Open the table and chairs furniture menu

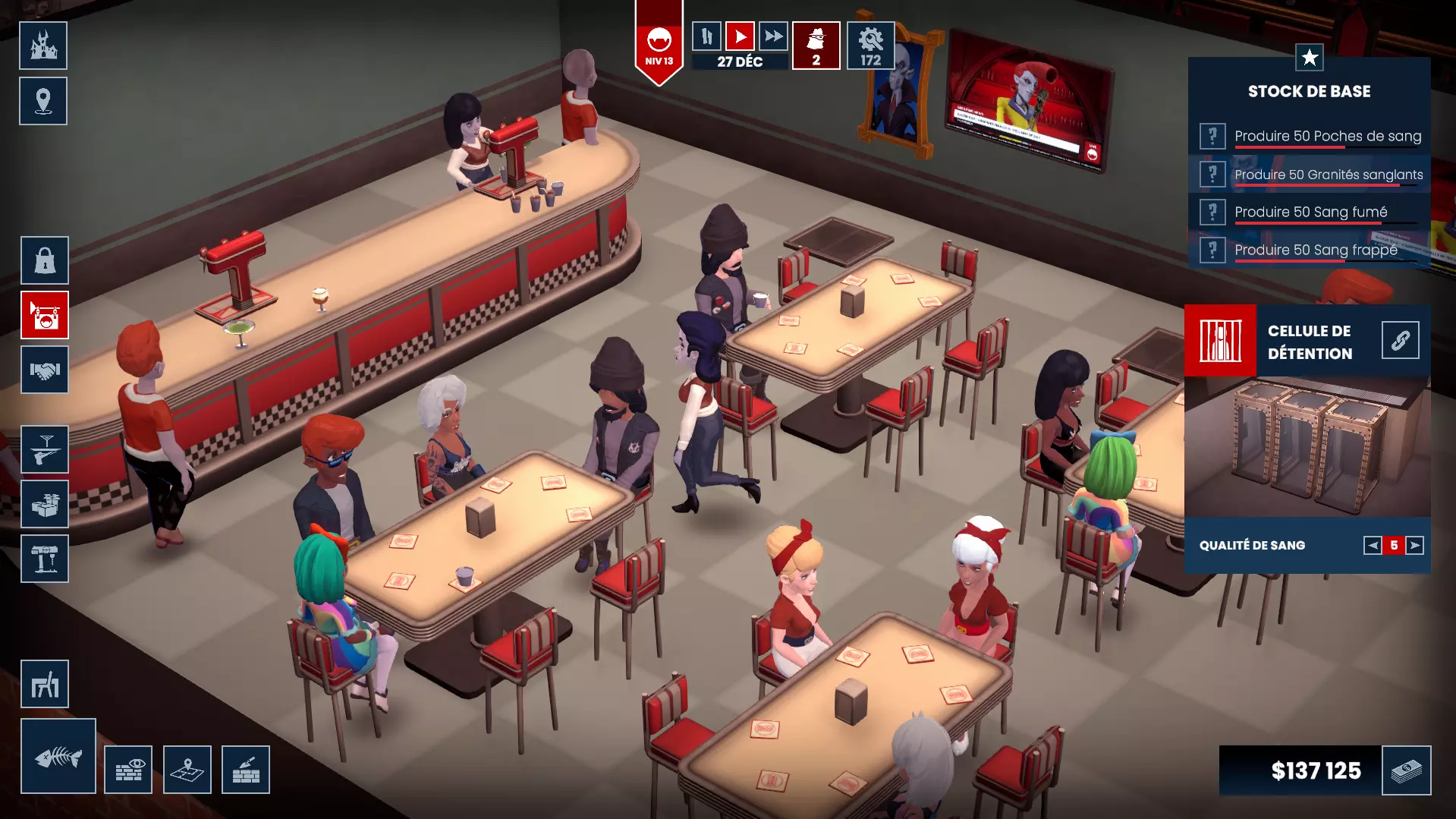coord(45,684)
